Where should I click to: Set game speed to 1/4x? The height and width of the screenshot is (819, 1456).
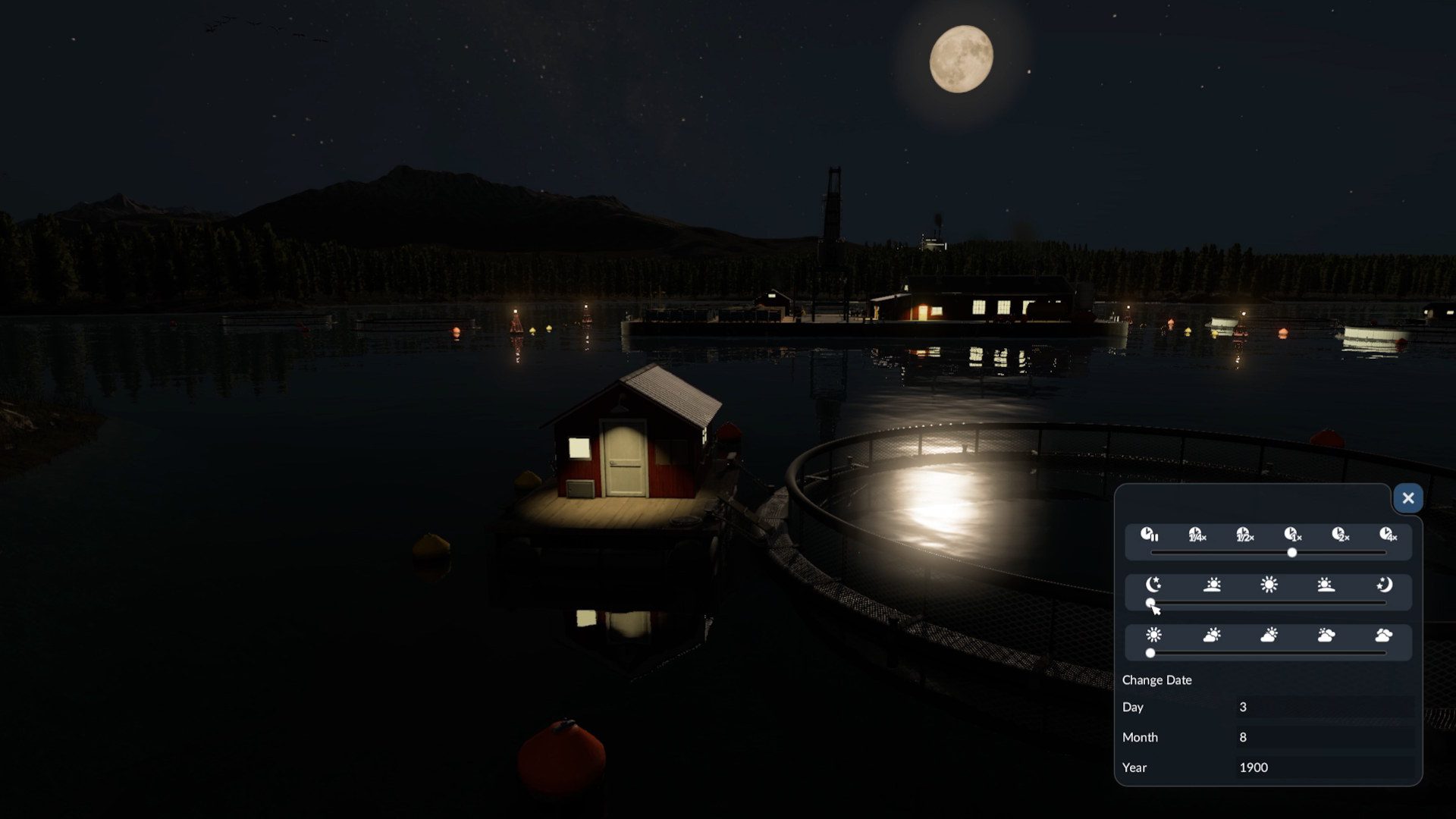[x=1197, y=535]
